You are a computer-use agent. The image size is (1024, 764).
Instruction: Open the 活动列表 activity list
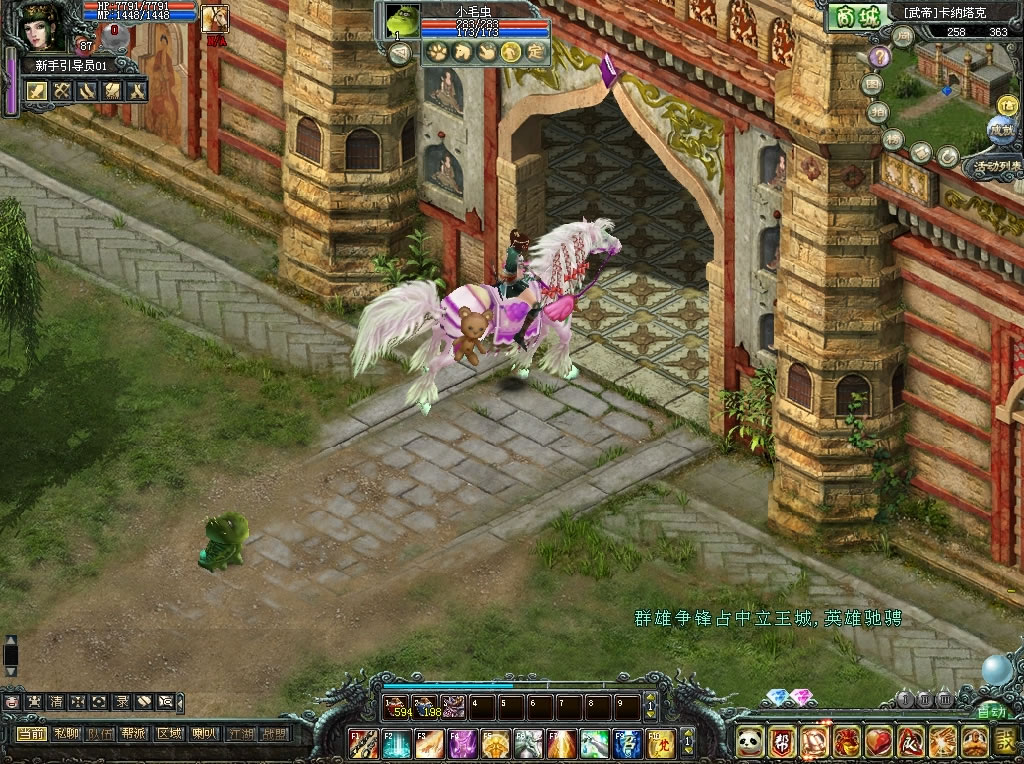[x=992, y=166]
